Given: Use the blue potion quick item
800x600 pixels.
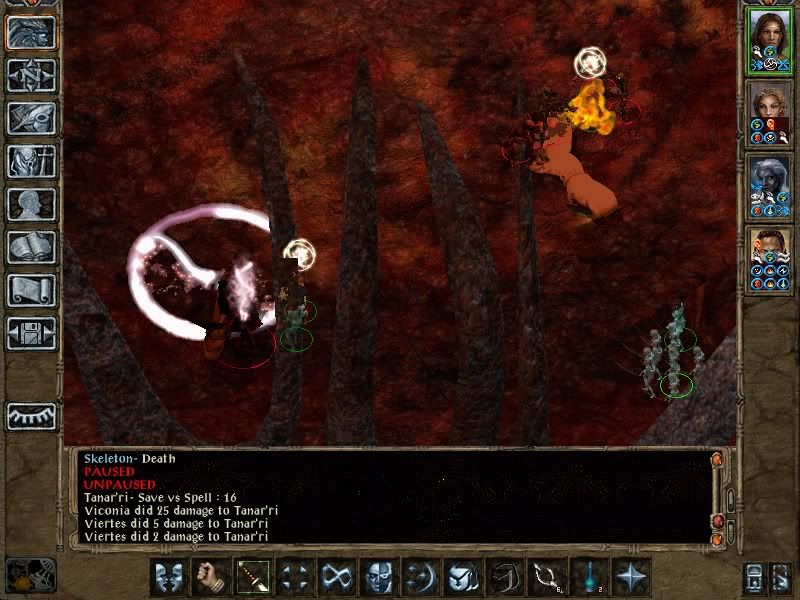Looking at the screenshot, I should click(589, 577).
